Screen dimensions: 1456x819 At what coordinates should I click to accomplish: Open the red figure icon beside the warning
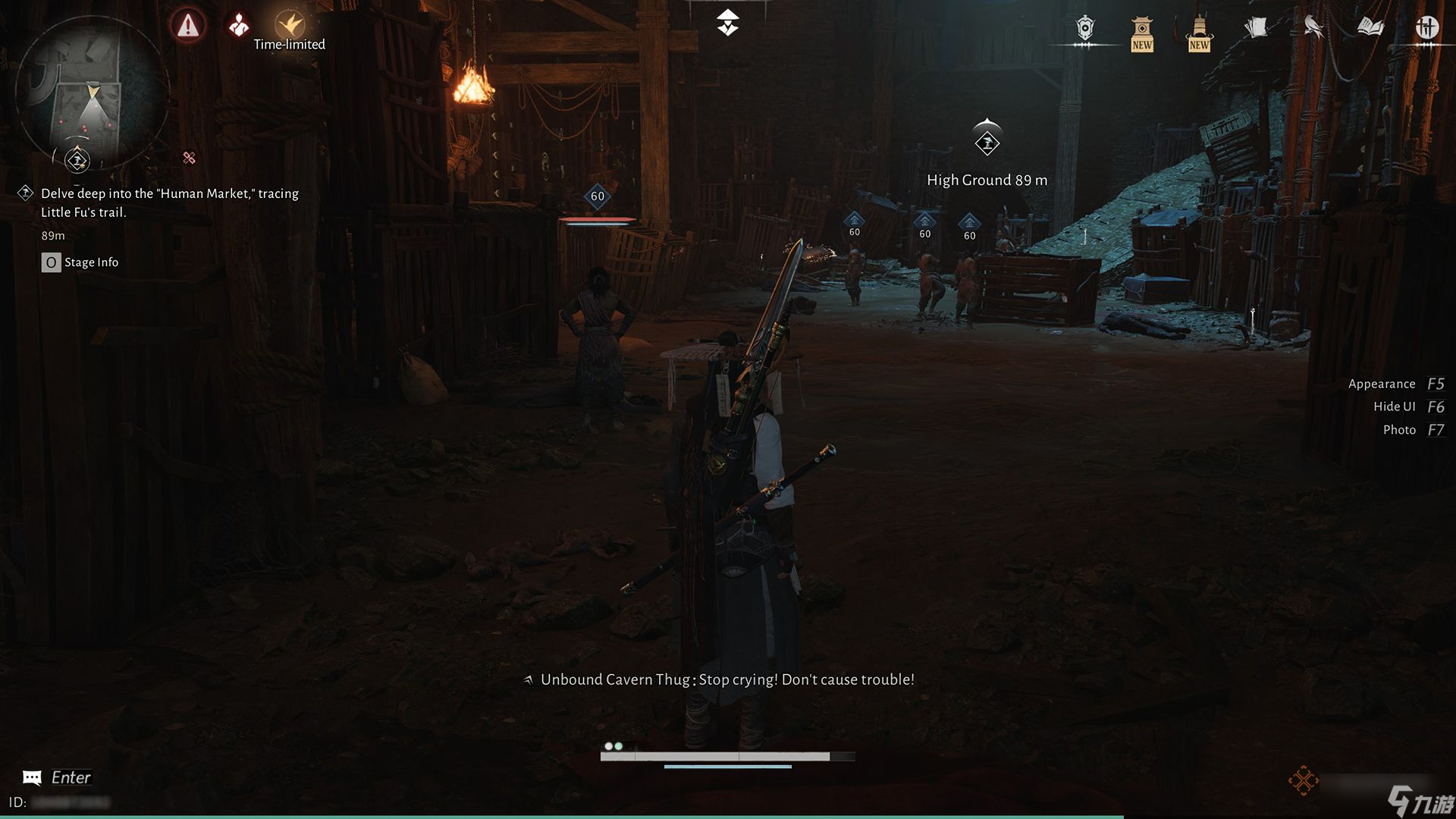(239, 26)
